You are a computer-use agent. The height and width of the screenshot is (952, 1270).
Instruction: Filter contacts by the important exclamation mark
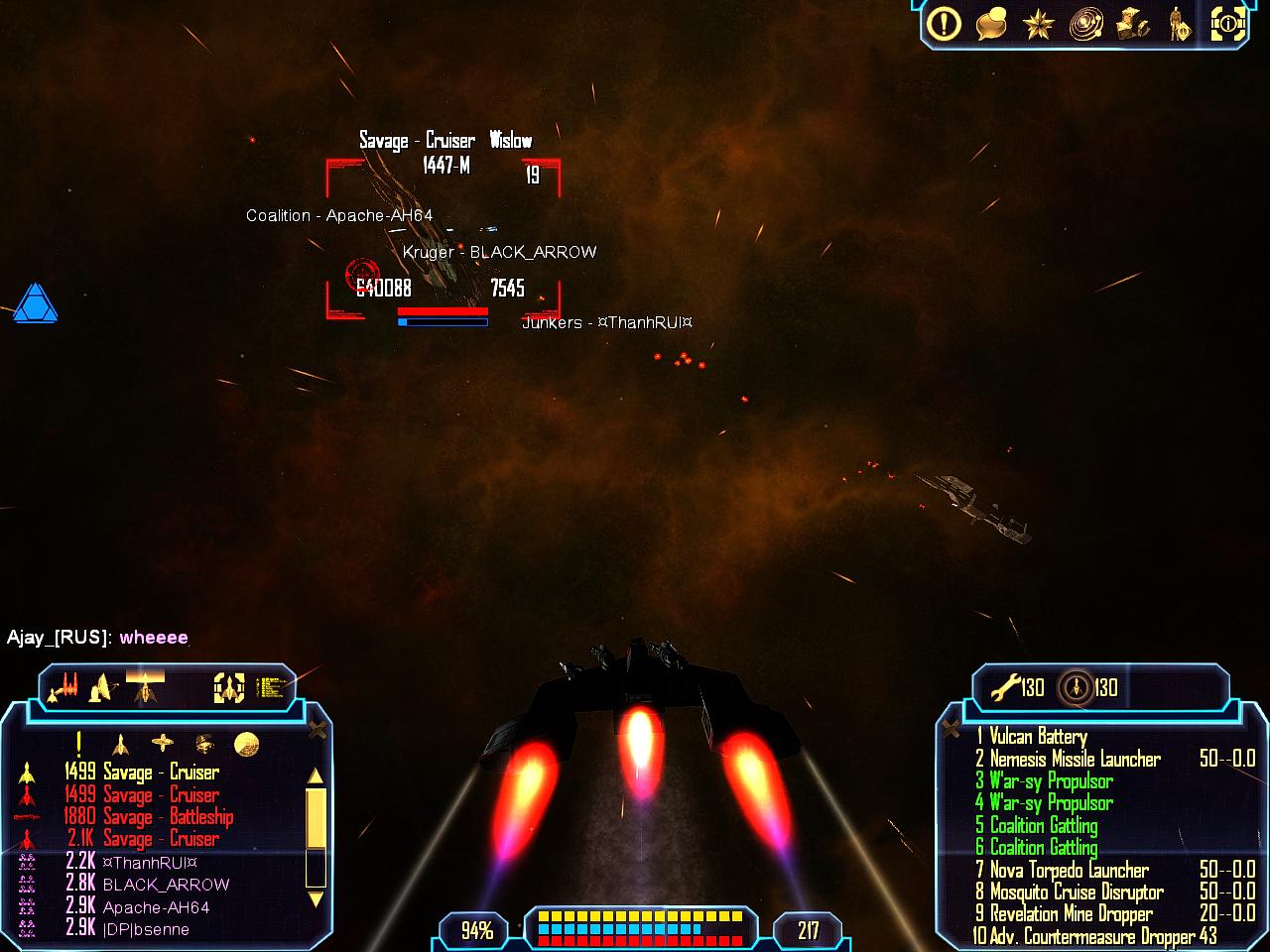pos(78,743)
